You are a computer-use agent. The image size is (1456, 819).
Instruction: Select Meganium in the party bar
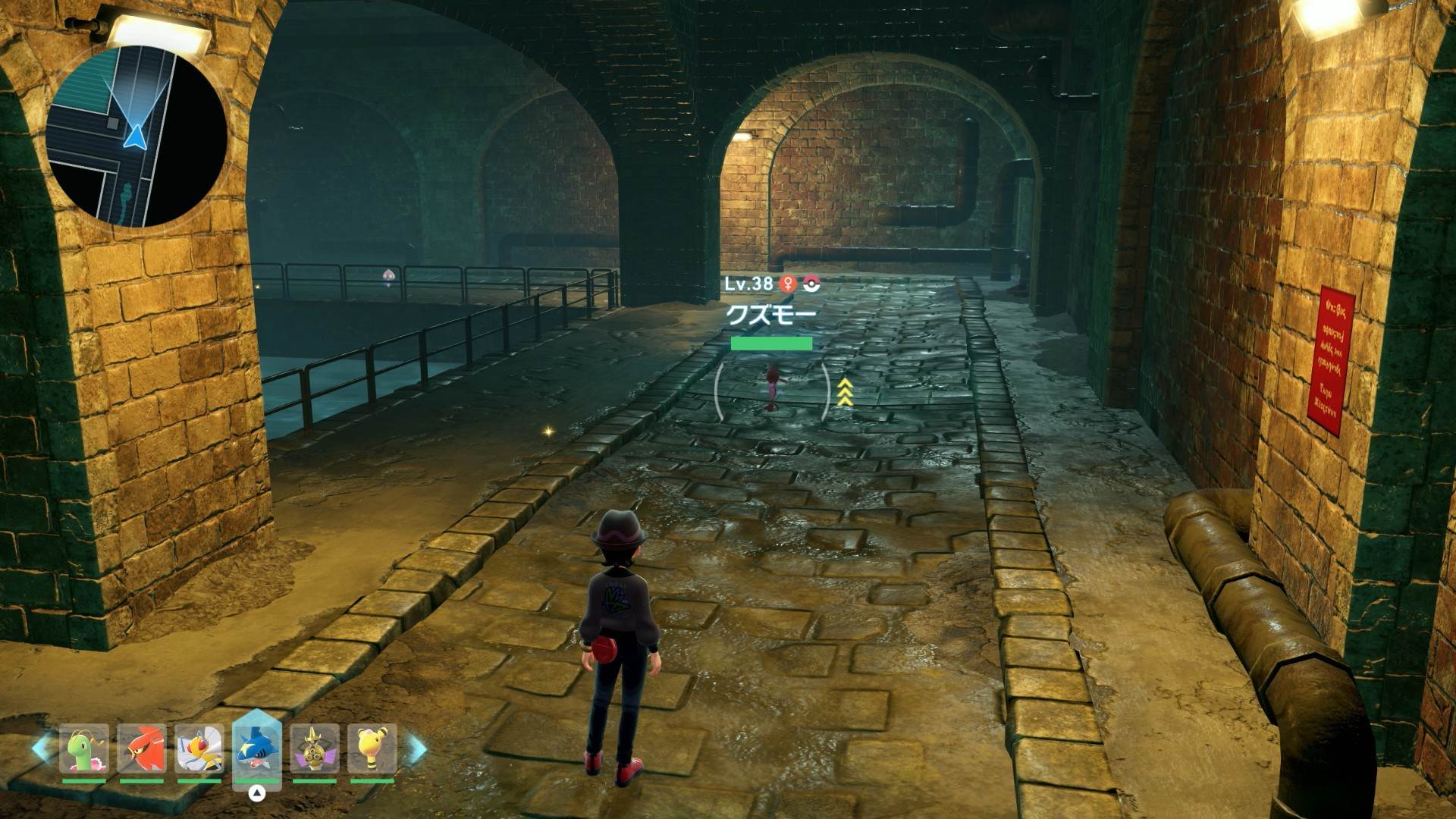84,749
